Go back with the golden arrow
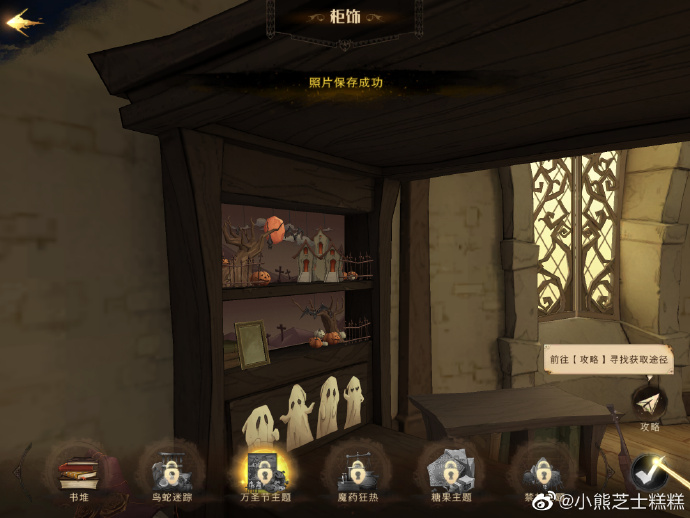Image resolution: width=690 pixels, height=518 pixels. (24, 22)
